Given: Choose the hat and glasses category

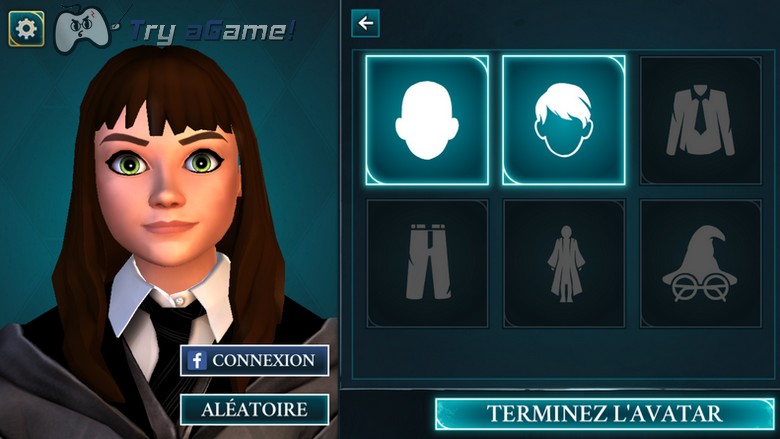Looking at the screenshot, I should (x=700, y=264).
